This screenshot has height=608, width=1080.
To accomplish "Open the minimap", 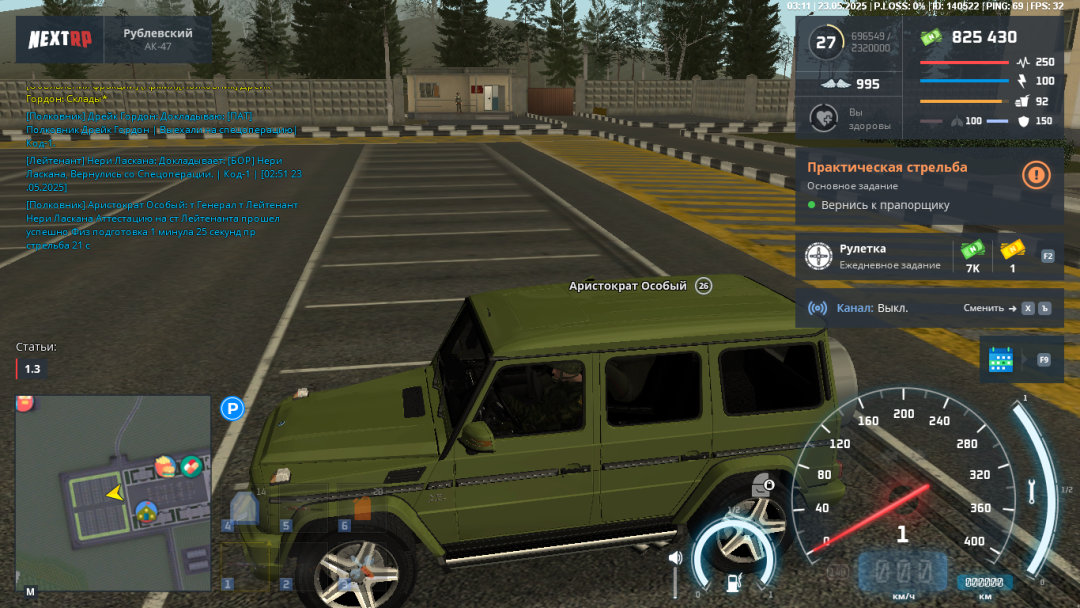I will (112, 492).
